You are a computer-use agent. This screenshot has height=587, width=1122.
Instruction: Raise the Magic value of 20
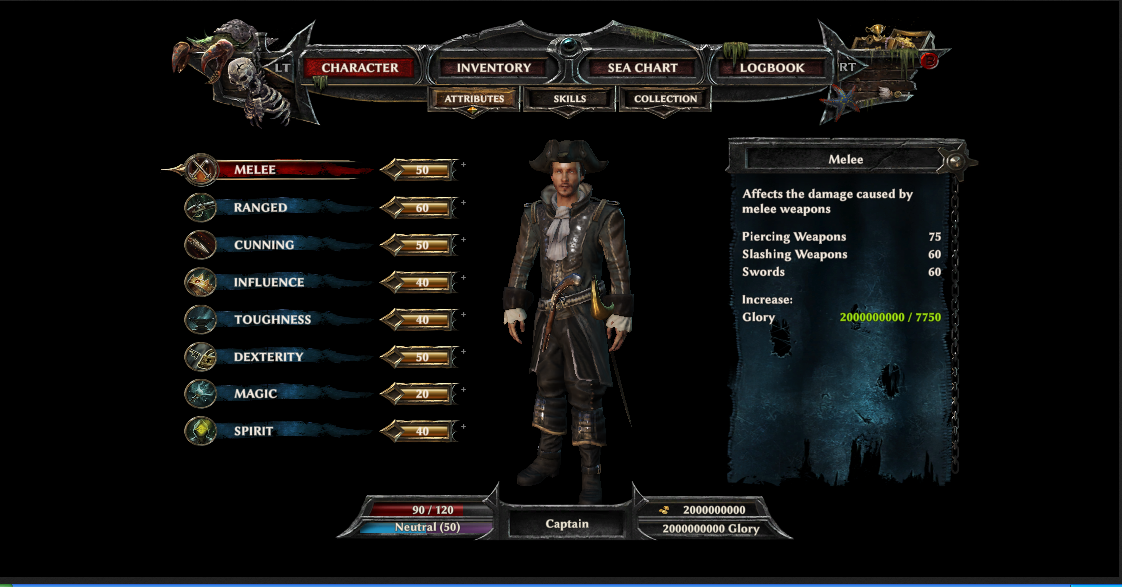[463, 388]
